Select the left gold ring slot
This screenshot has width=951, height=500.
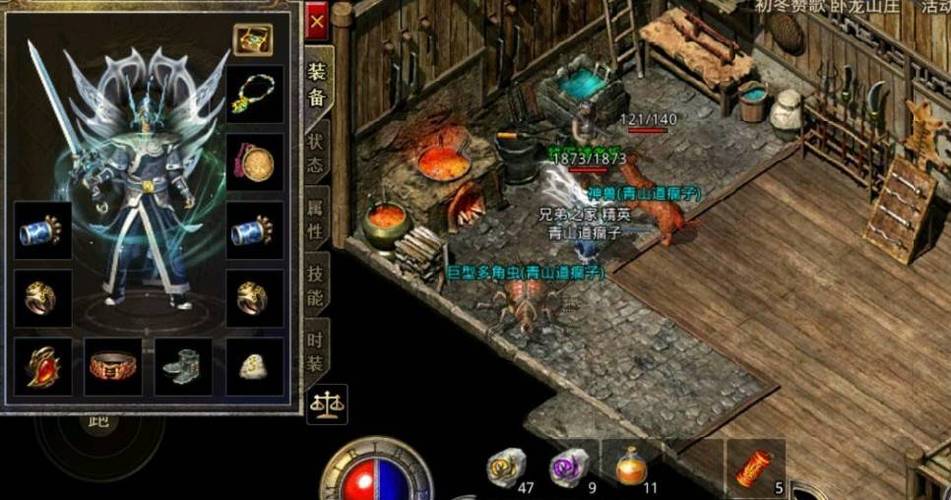42,297
